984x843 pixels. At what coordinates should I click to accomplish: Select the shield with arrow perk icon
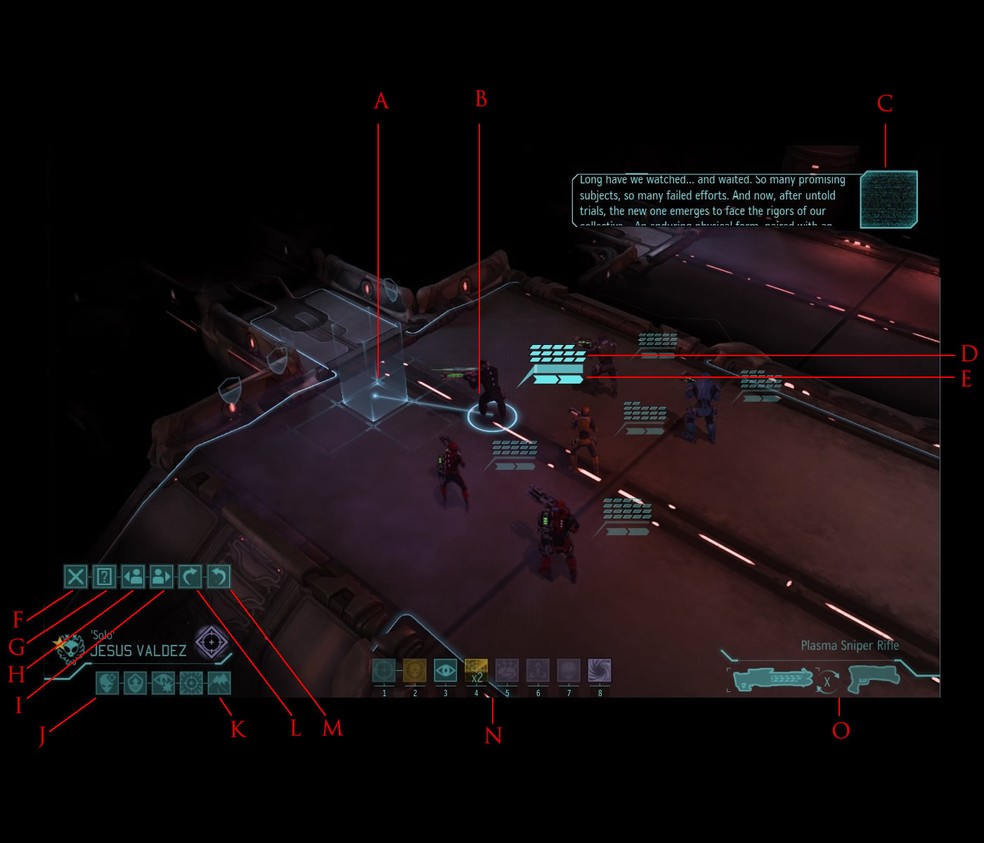click(135, 683)
